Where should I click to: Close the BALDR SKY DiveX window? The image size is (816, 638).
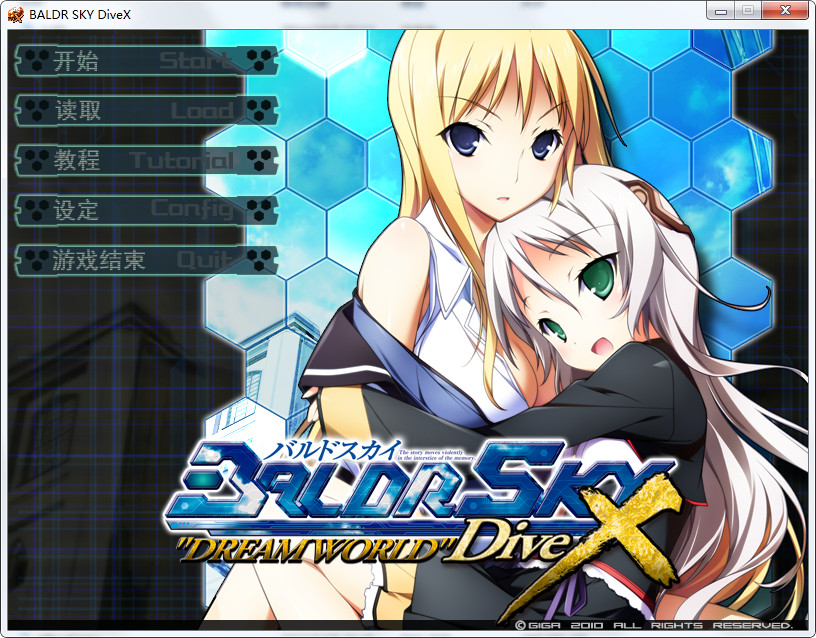(x=785, y=11)
